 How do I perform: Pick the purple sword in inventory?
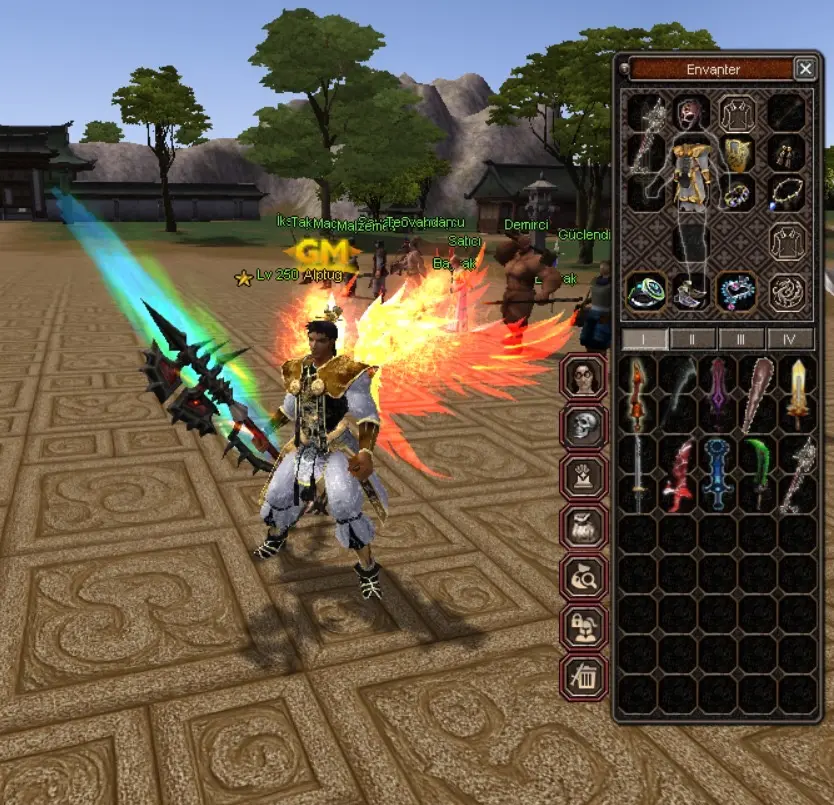pos(717,393)
